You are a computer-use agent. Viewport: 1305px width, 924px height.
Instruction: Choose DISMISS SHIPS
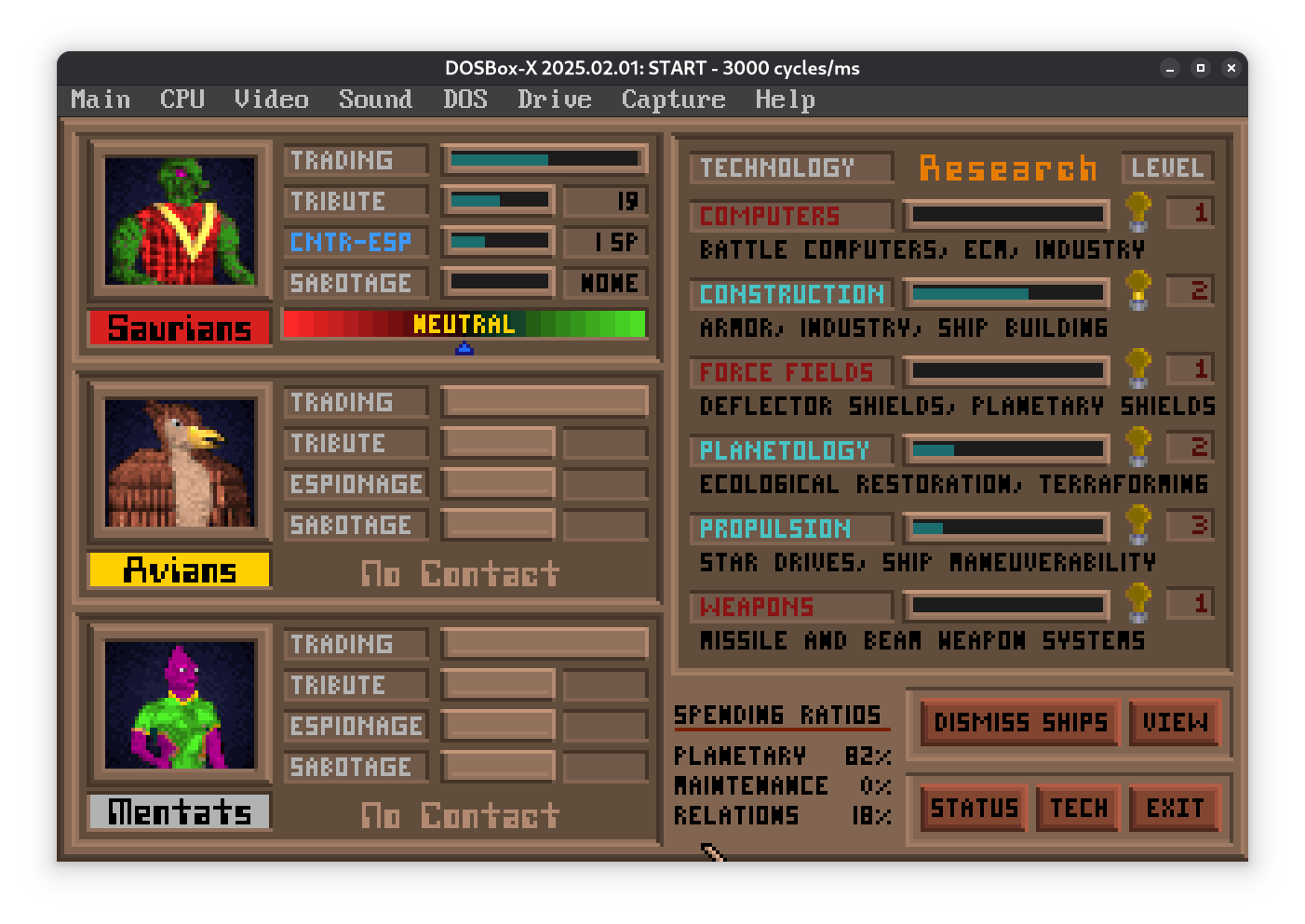click(x=1020, y=722)
